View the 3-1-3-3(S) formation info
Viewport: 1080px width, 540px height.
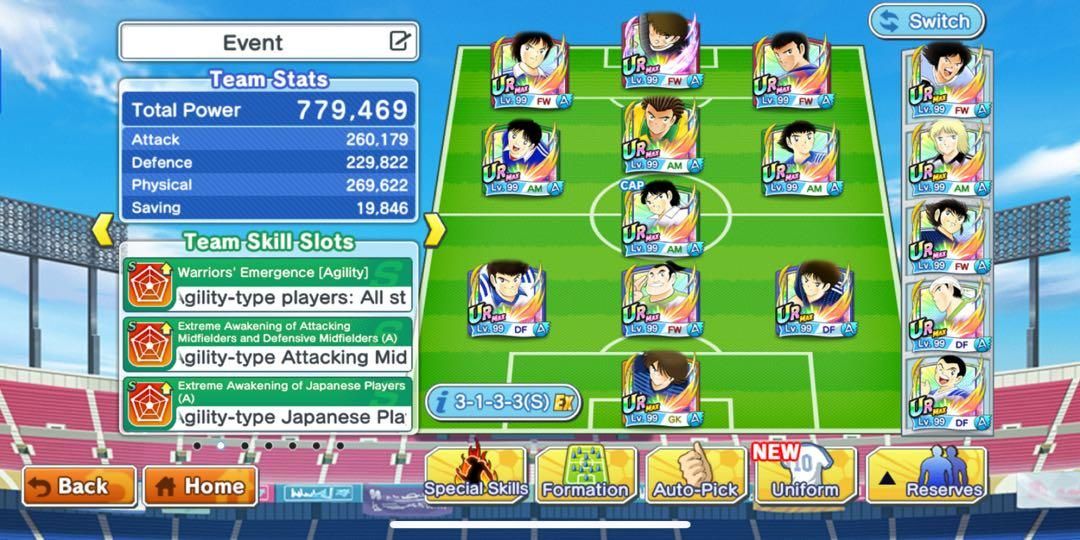pos(503,402)
